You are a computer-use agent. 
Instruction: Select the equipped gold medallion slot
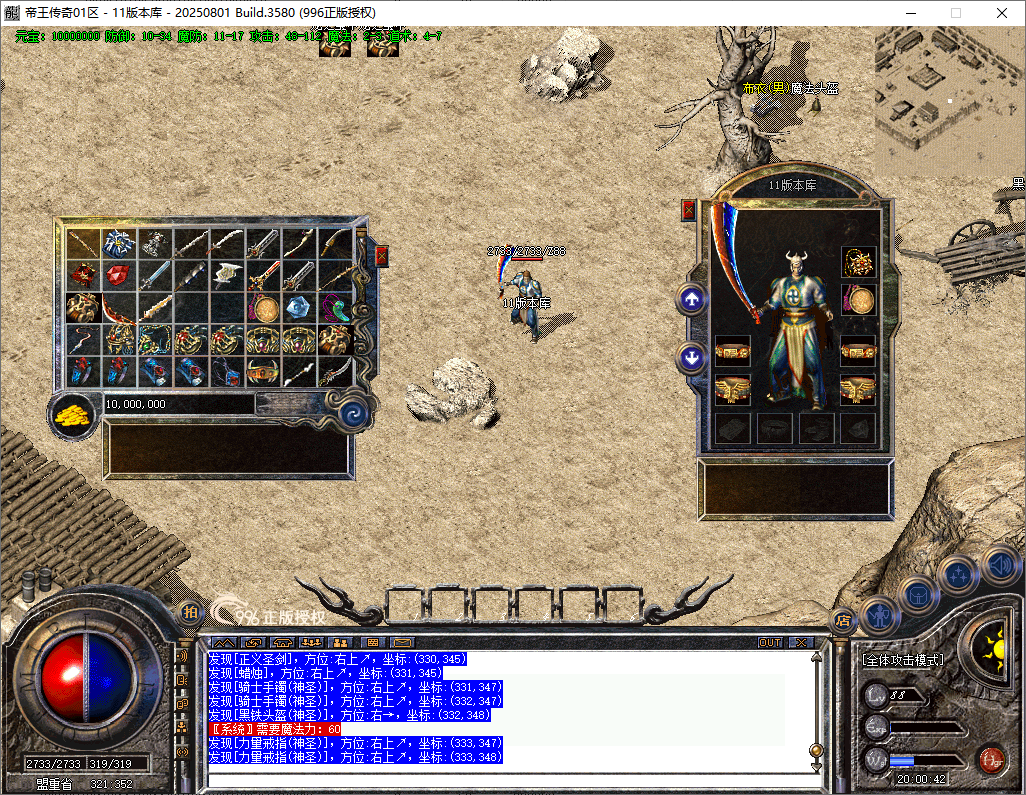[858, 299]
